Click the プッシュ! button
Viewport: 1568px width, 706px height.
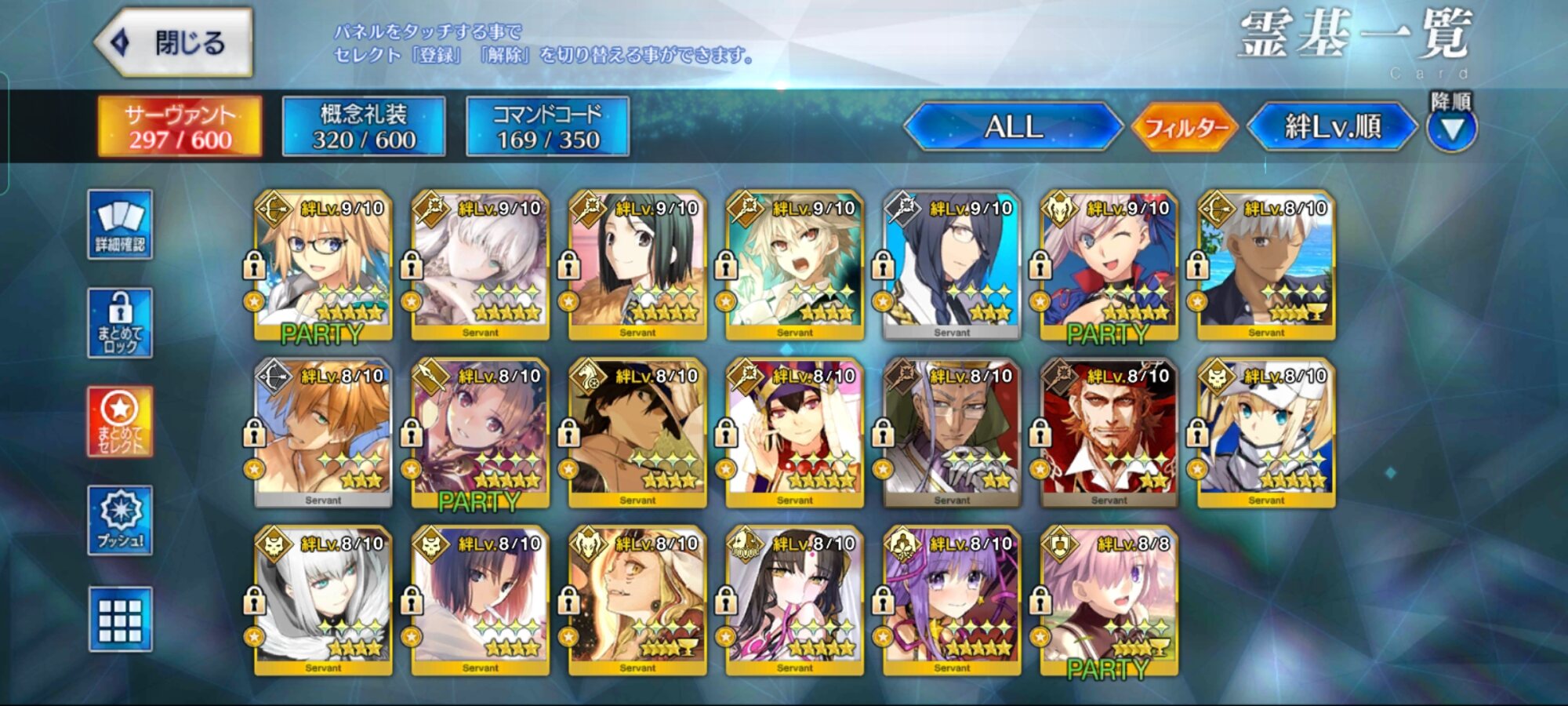120,521
